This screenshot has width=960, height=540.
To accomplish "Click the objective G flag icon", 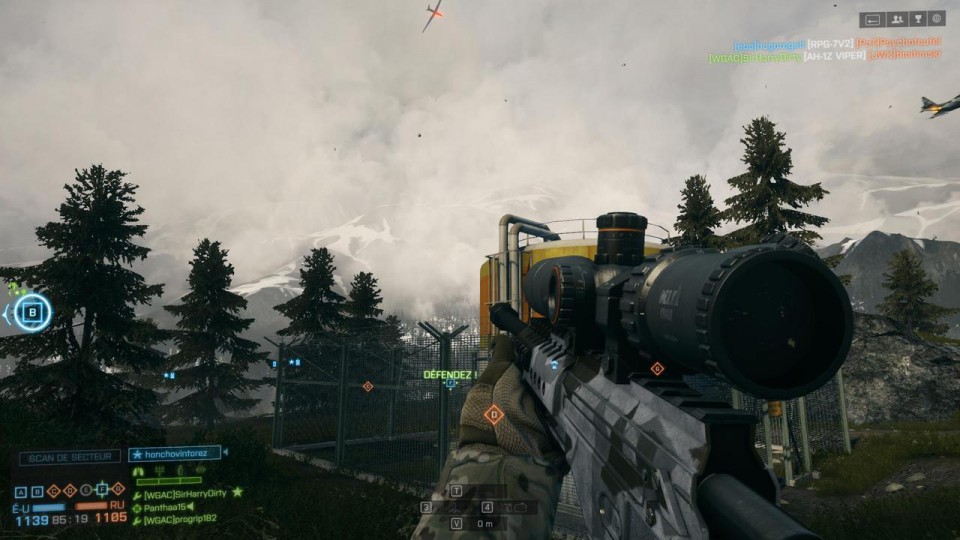I will click(x=118, y=490).
